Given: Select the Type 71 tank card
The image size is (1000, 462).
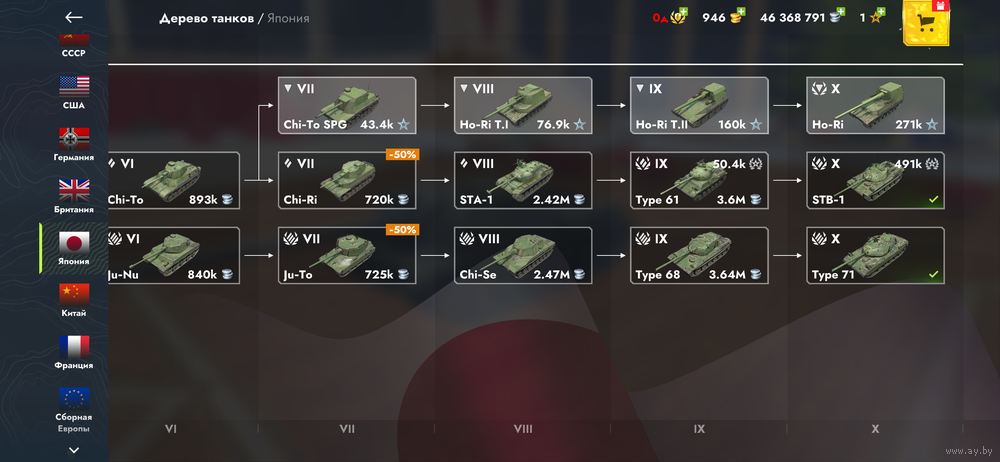Looking at the screenshot, I should click(x=875, y=255).
